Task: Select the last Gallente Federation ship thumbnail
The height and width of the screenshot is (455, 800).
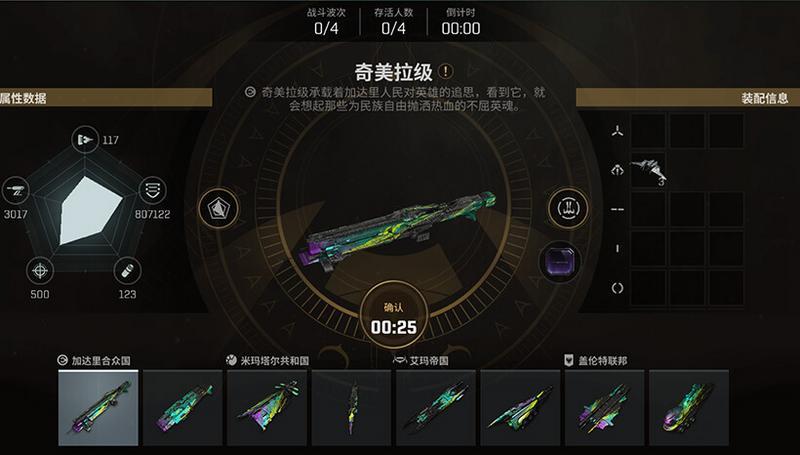Action: (688, 407)
